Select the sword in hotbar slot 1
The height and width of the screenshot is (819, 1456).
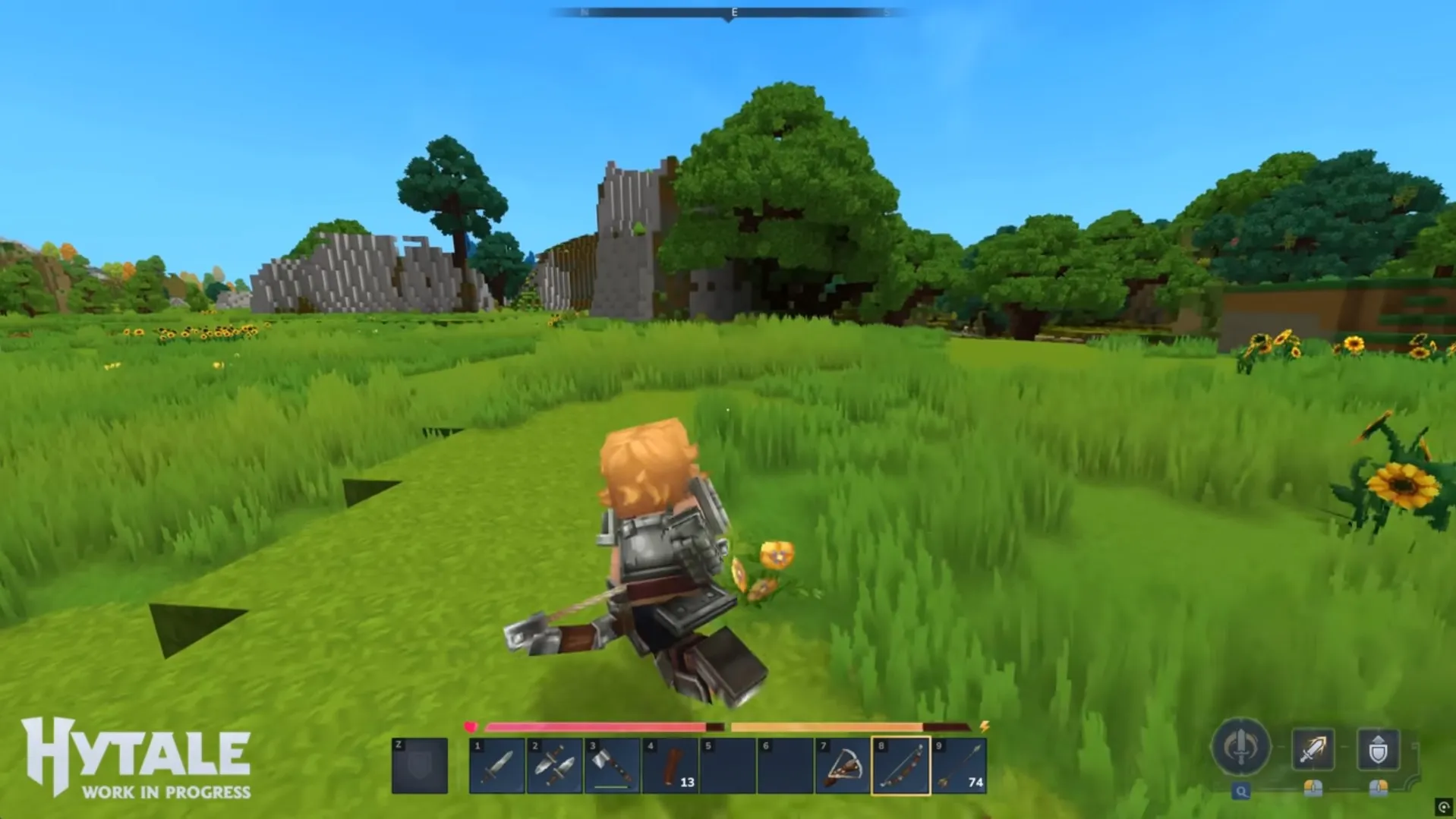coord(497,766)
